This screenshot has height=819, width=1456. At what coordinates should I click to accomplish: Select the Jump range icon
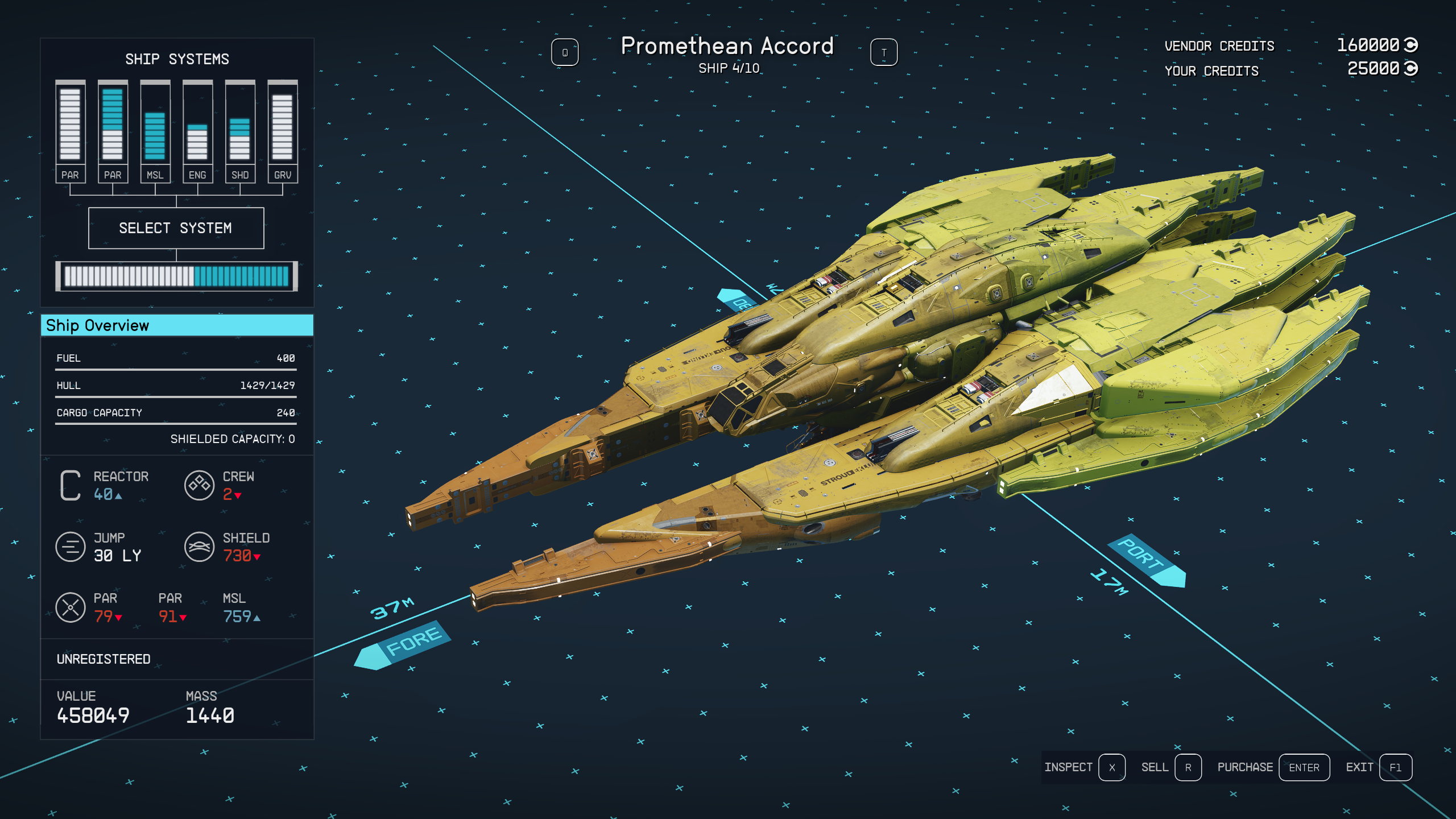[x=69, y=547]
